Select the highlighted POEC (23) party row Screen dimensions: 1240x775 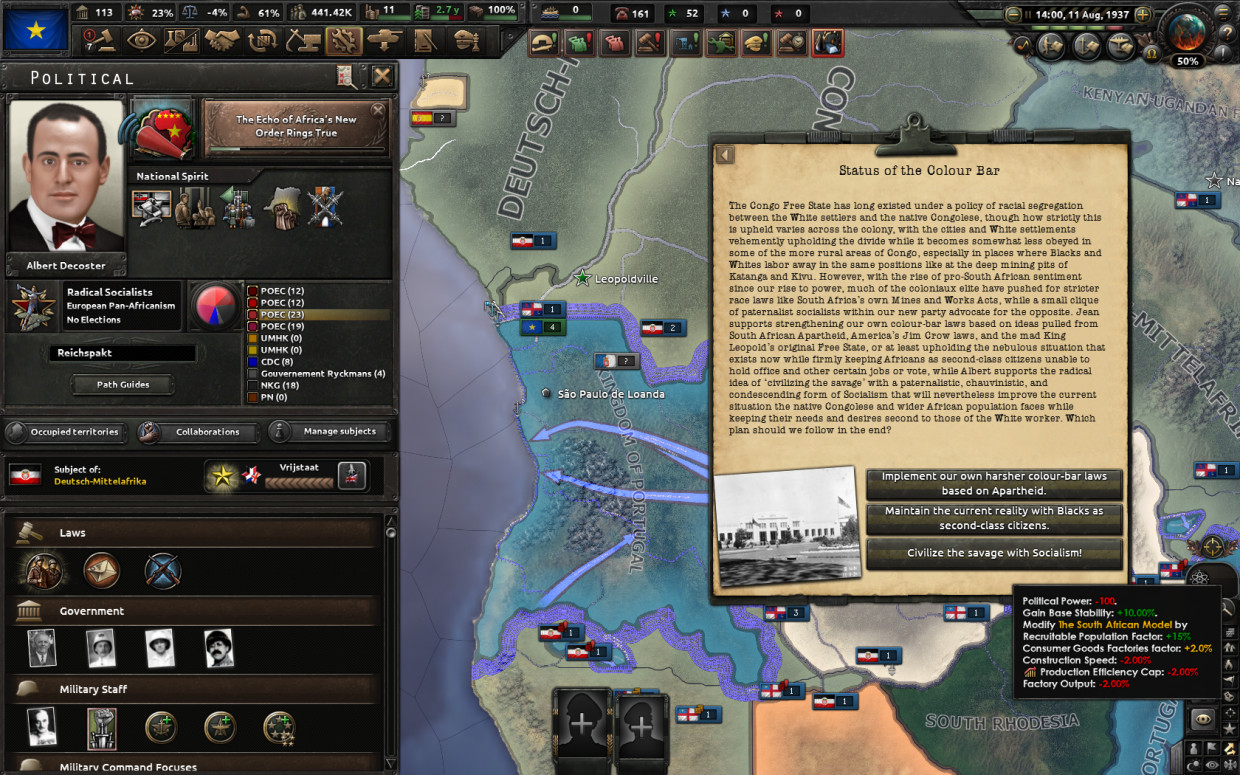(x=315, y=314)
